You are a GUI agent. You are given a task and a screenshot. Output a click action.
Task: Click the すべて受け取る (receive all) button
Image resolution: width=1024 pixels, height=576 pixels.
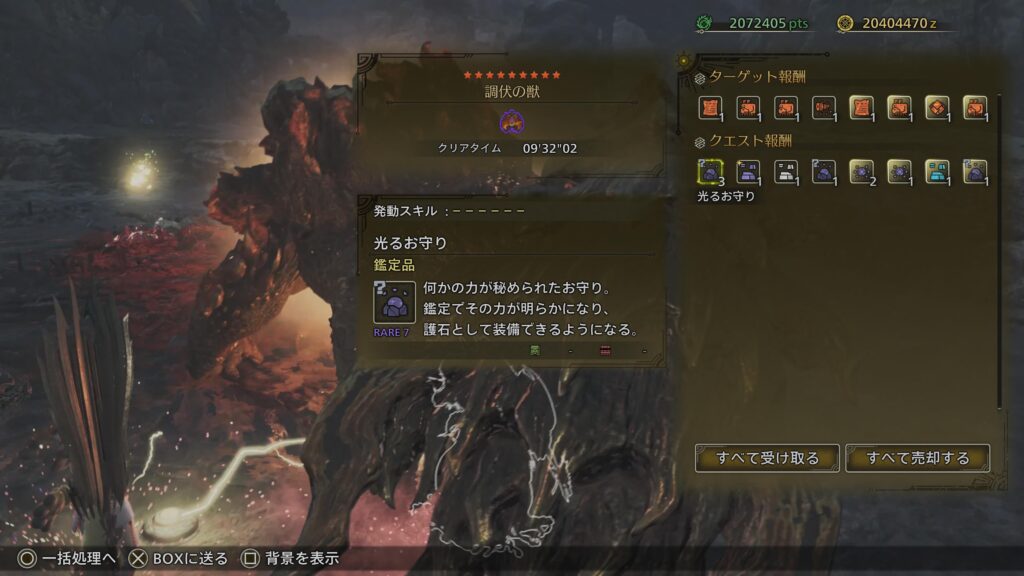tap(767, 458)
